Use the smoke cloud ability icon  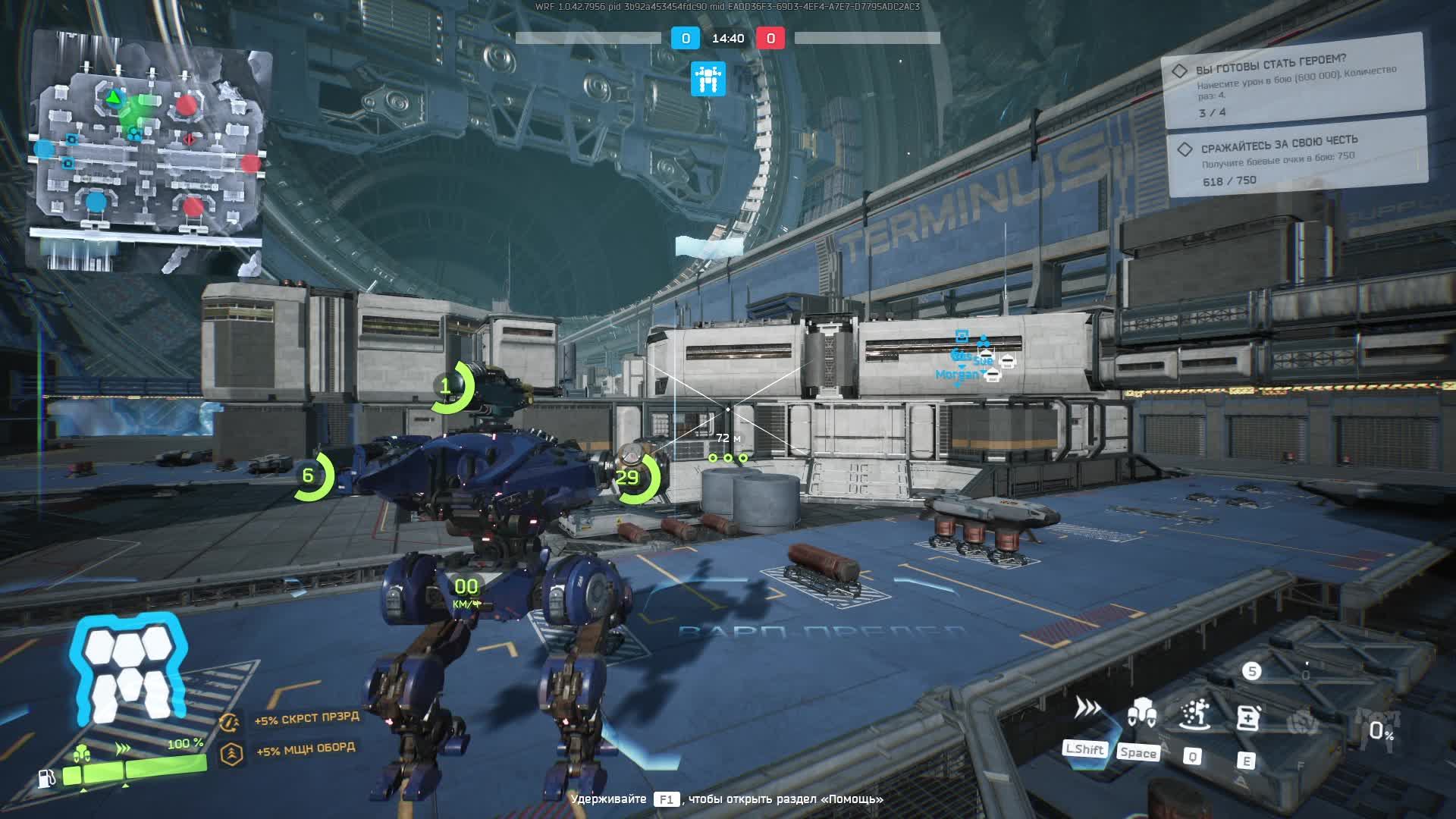[x=1194, y=714]
